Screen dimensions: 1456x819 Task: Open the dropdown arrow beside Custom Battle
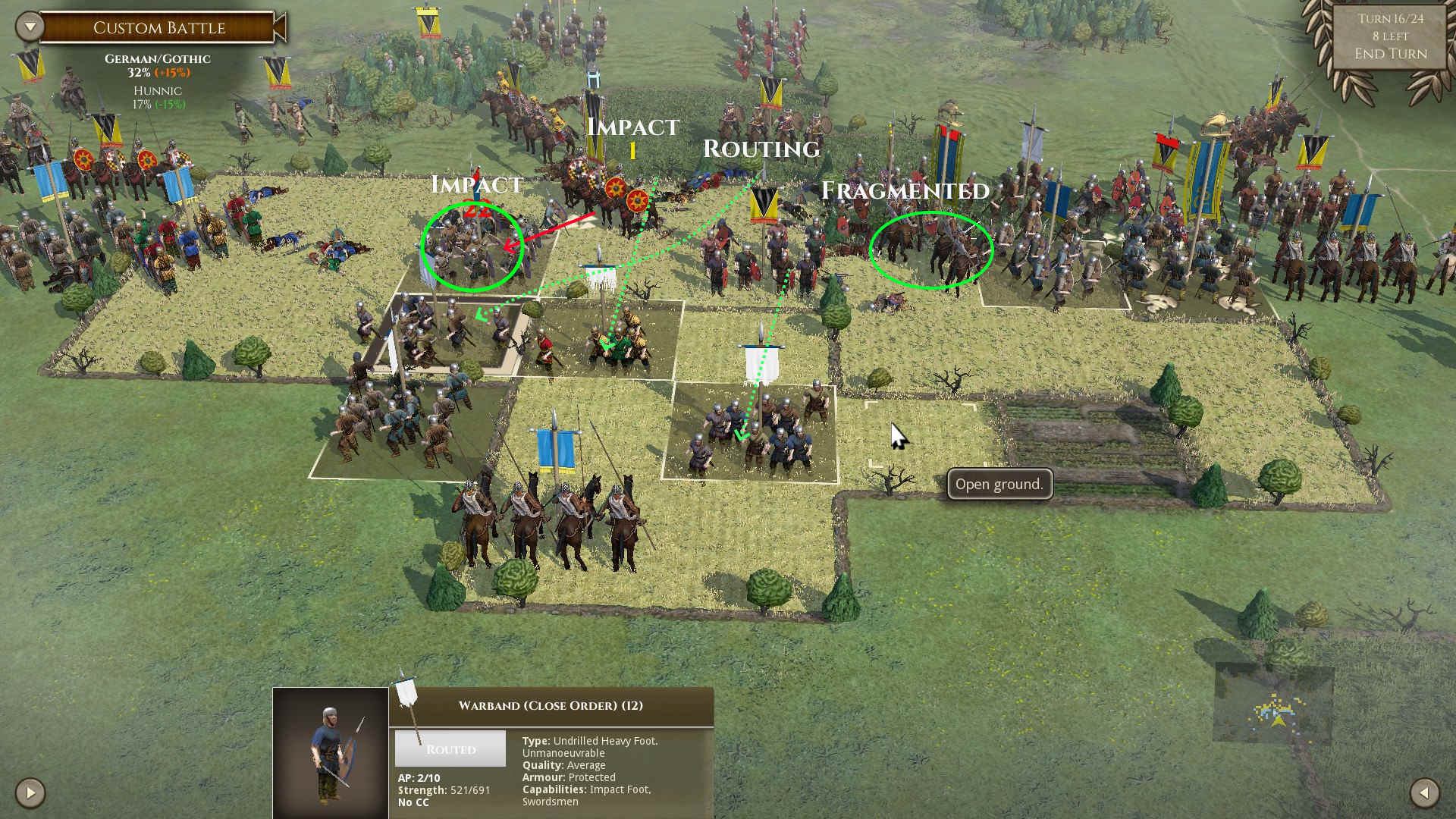point(30,27)
